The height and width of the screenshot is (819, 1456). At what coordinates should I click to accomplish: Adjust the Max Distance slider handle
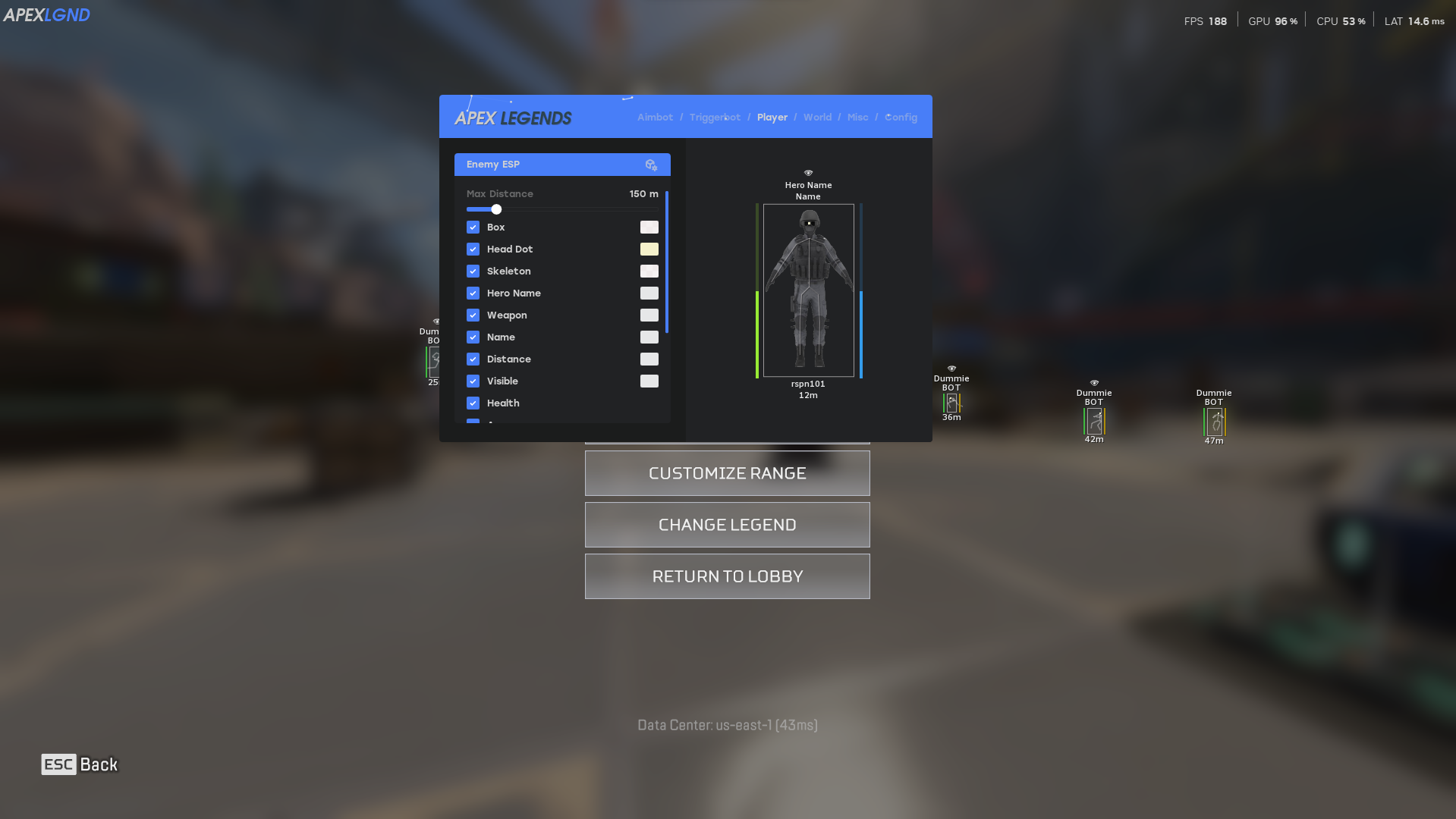coord(496,209)
